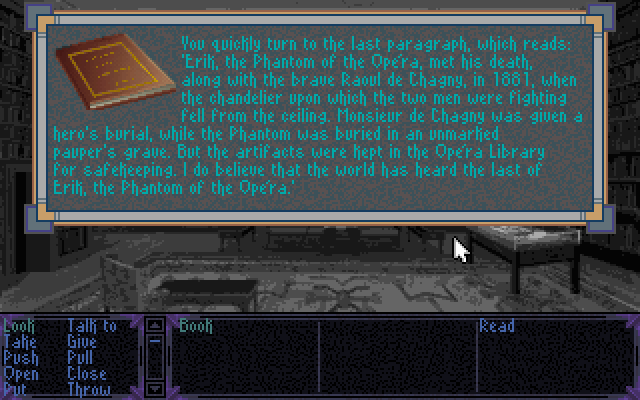The image size is (640, 400).
Task: Select the Close verb
Action: tap(86, 373)
